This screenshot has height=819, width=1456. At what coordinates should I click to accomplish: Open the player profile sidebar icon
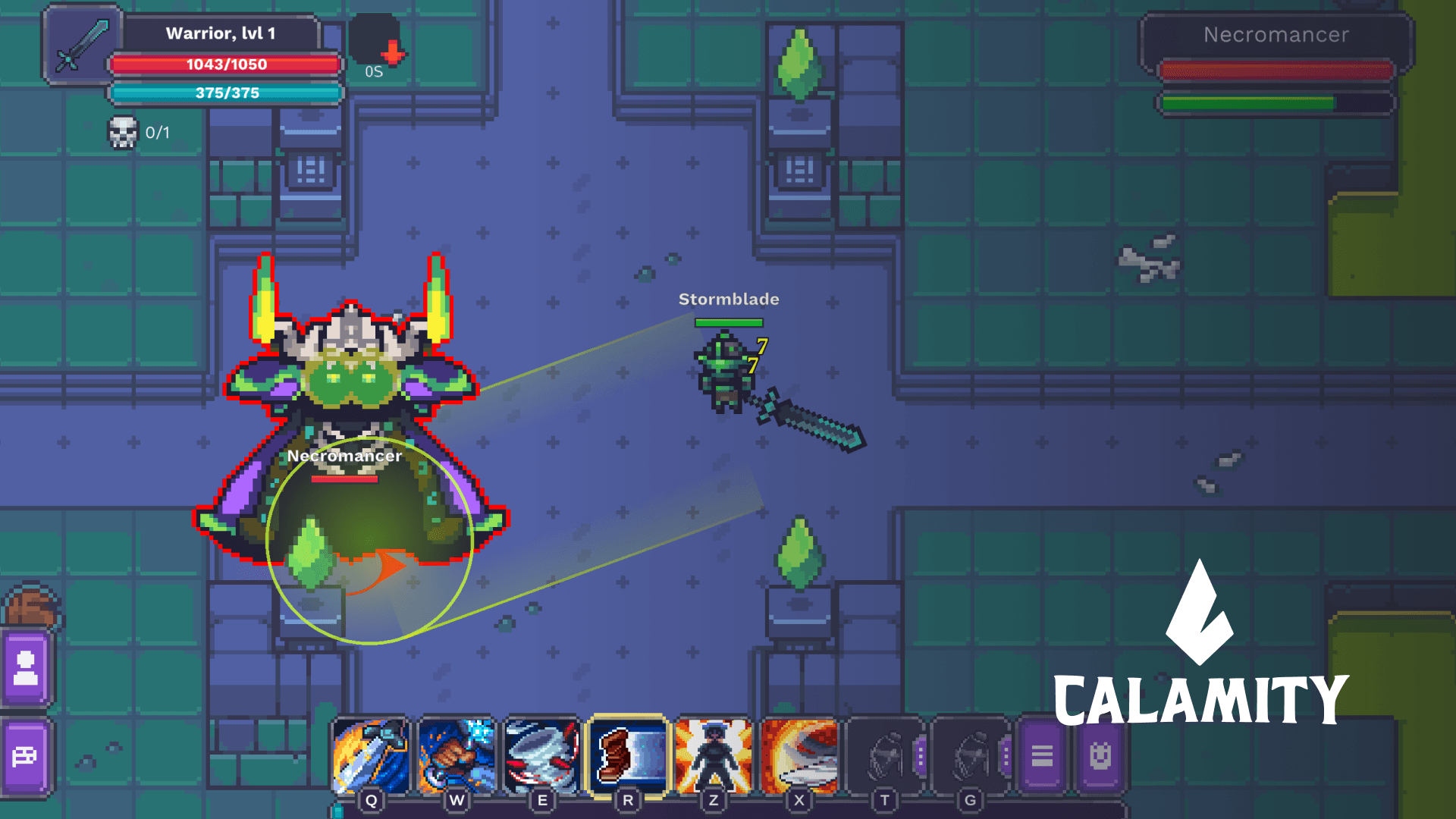(x=26, y=670)
